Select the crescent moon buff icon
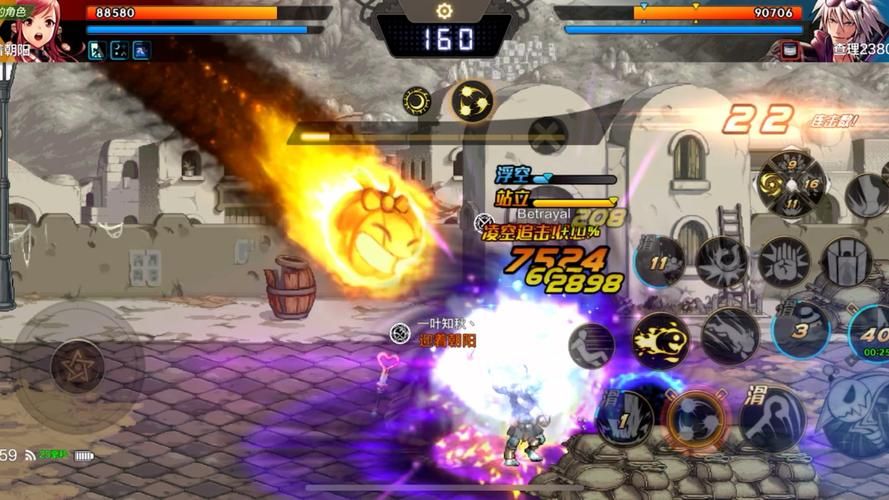The image size is (889, 500). tap(417, 99)
